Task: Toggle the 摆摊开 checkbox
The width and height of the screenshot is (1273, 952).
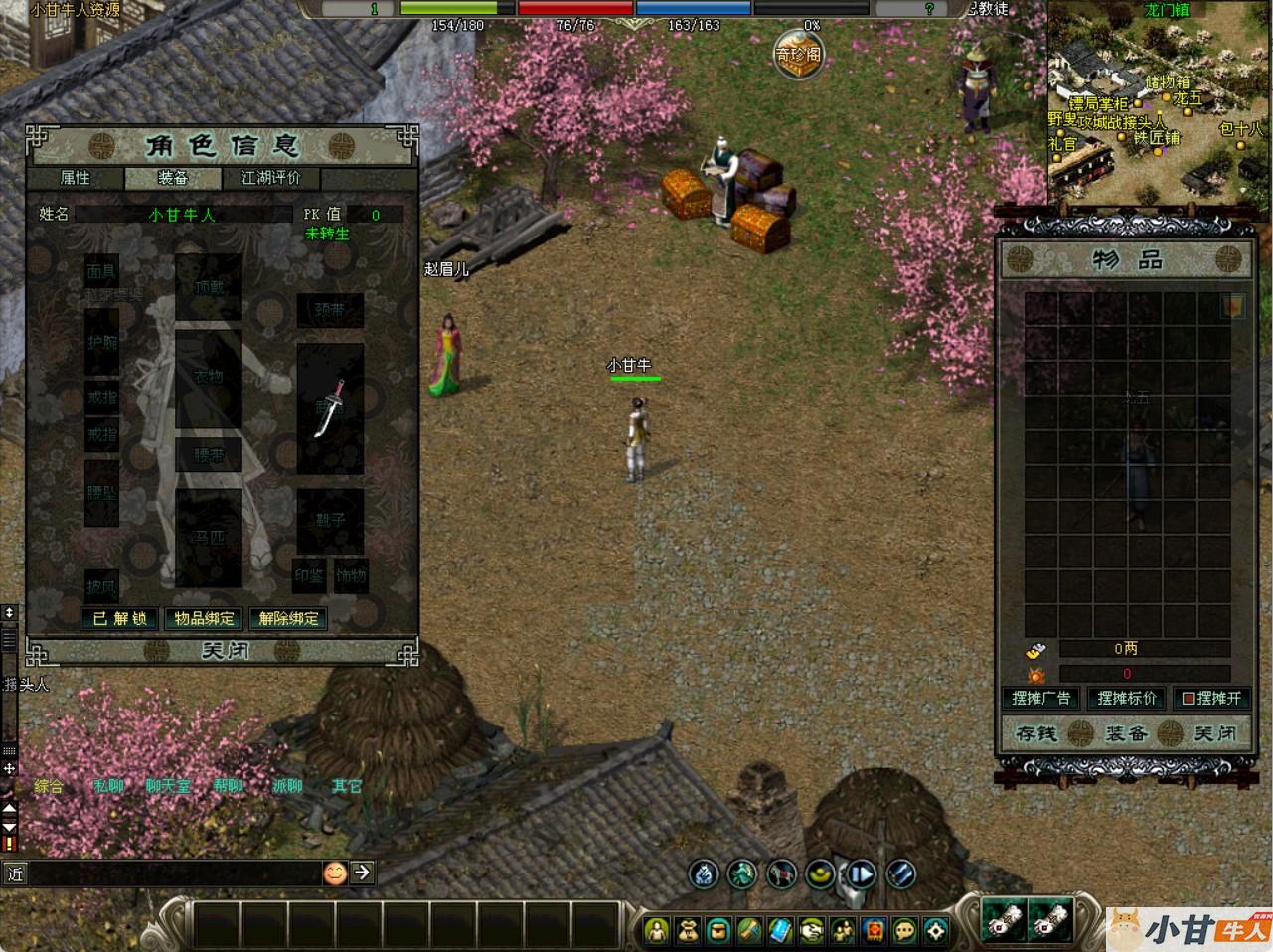Action: [x=1188, y=699]
